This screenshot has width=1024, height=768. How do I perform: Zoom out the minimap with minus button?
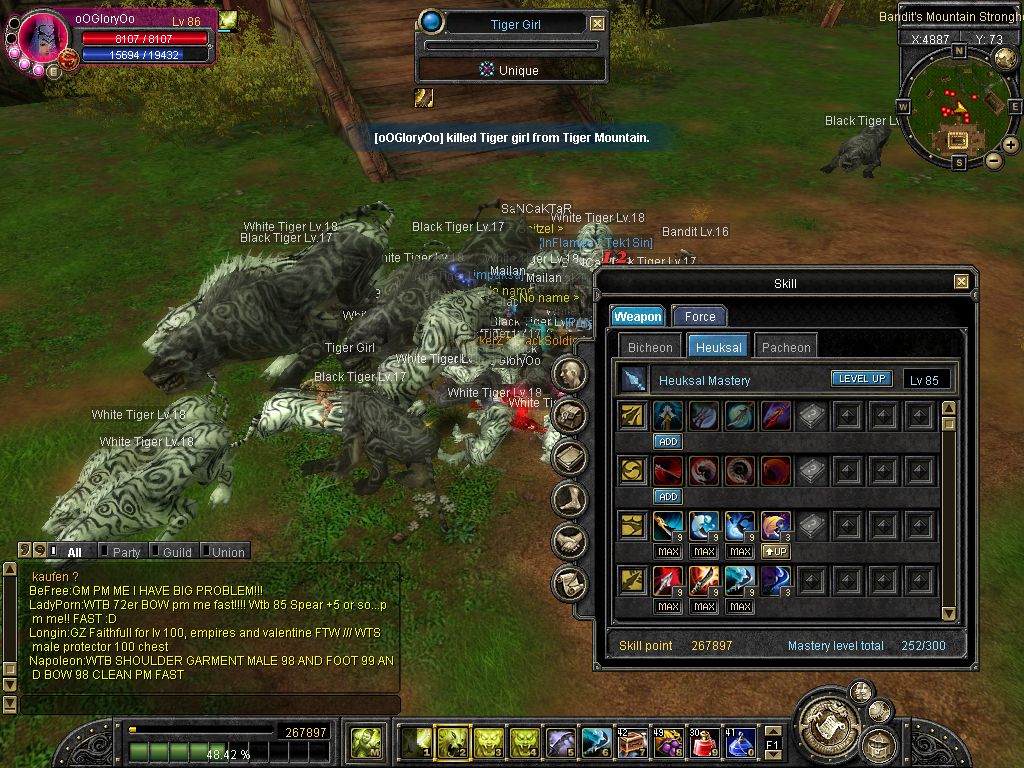(993, 160)
